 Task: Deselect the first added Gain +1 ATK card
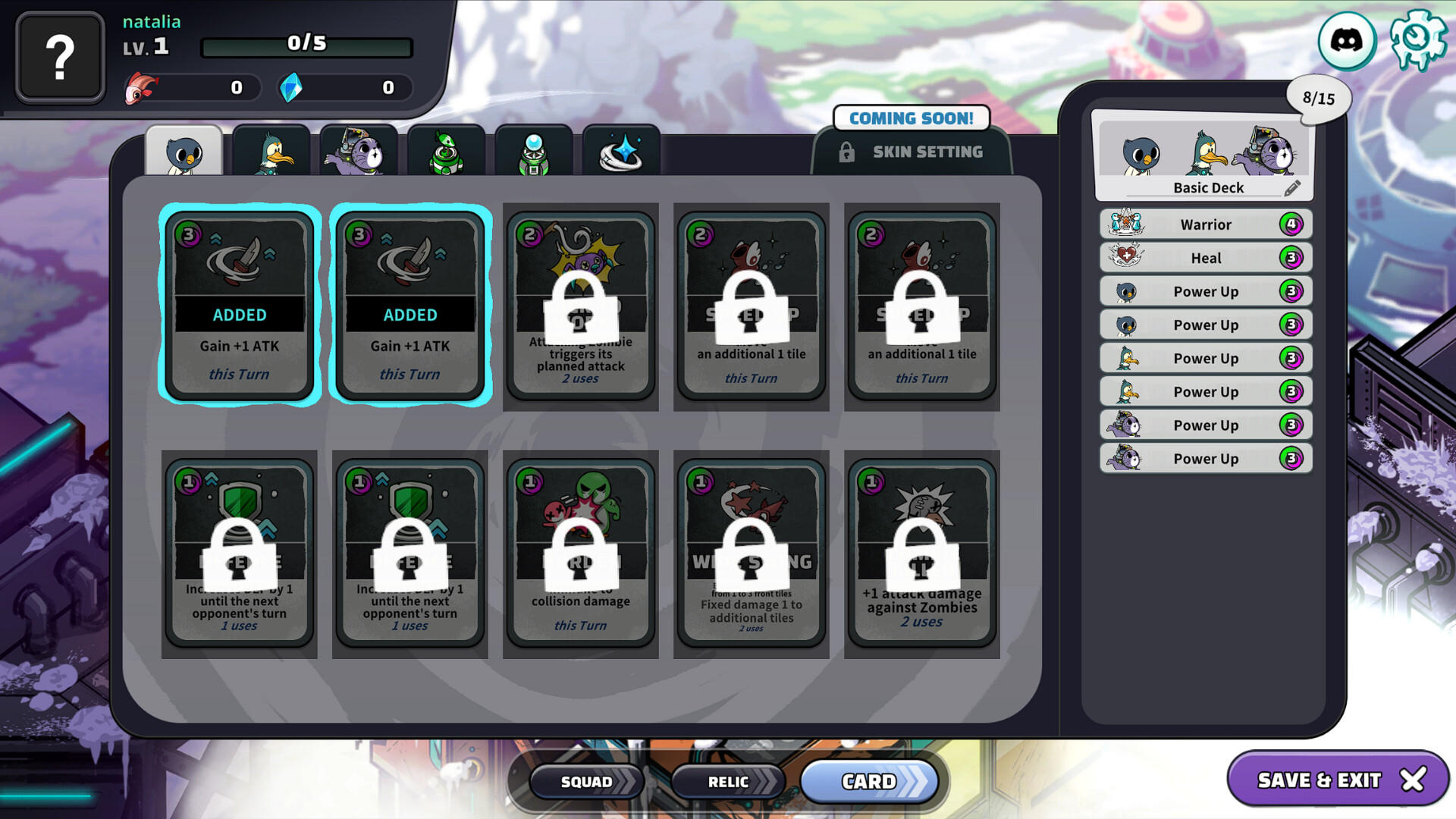click(240, 303)
